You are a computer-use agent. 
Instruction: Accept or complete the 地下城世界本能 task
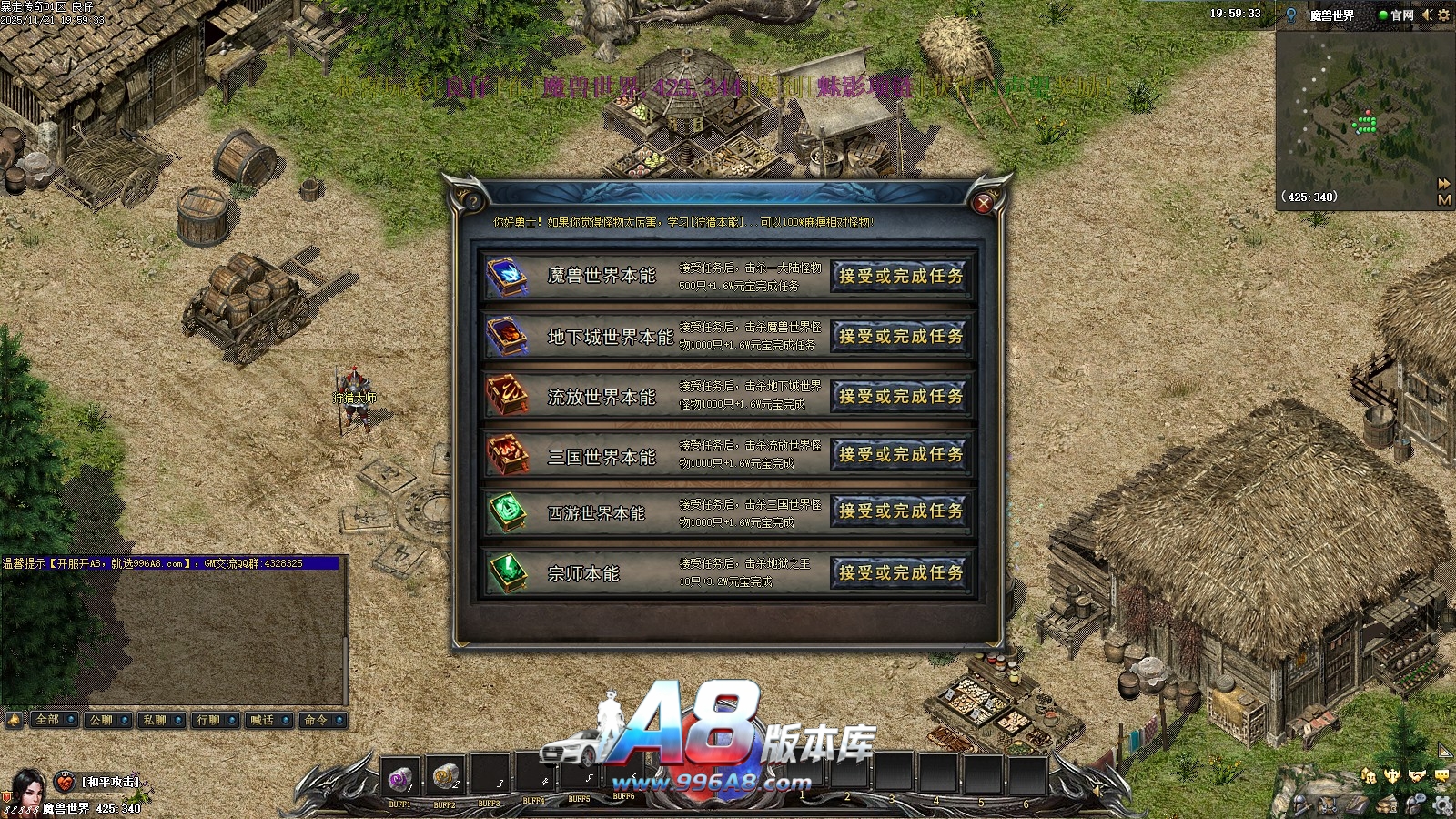900,336
